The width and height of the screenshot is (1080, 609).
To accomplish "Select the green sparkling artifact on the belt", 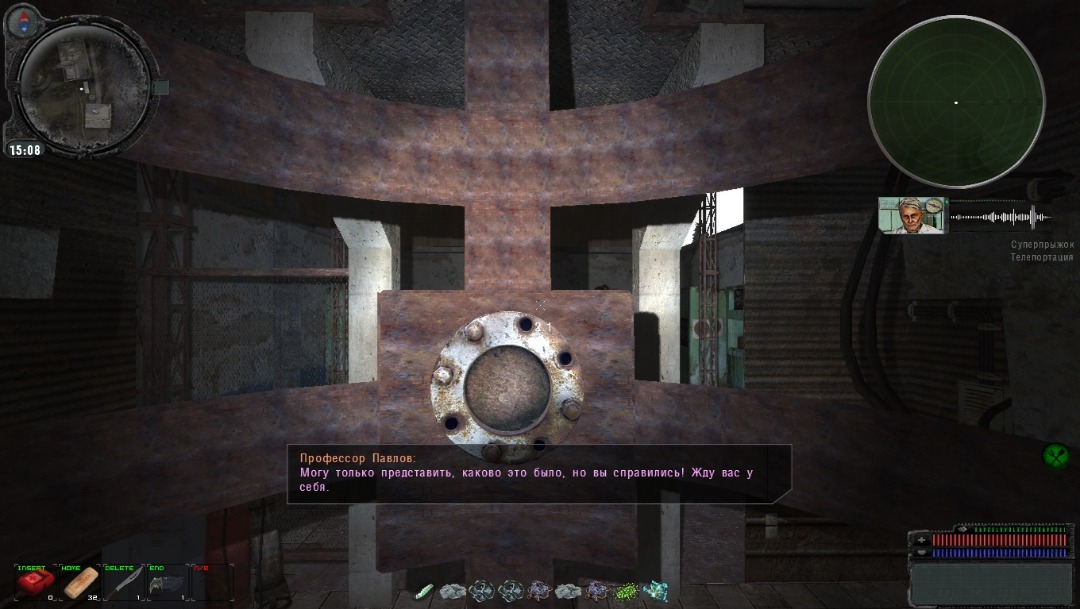I will point(627,591).
